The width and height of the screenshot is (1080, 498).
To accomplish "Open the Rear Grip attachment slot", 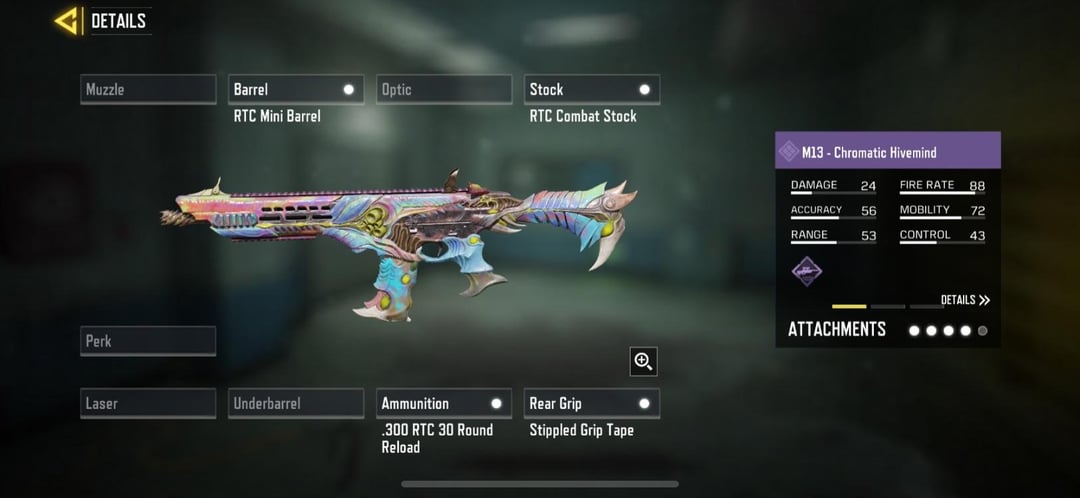I will pos(592,403).
